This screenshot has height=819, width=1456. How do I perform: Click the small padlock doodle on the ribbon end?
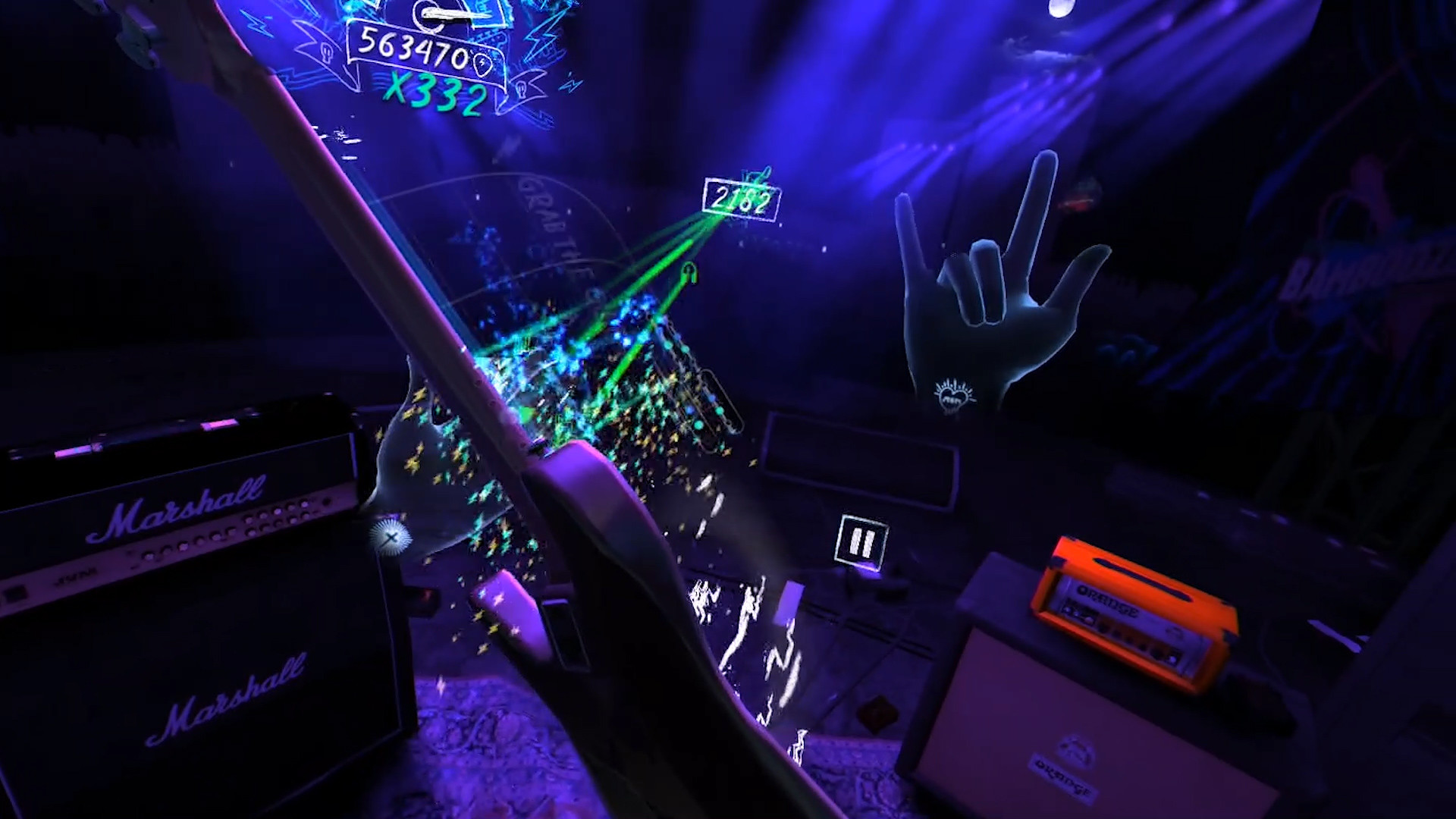point(522,89)
